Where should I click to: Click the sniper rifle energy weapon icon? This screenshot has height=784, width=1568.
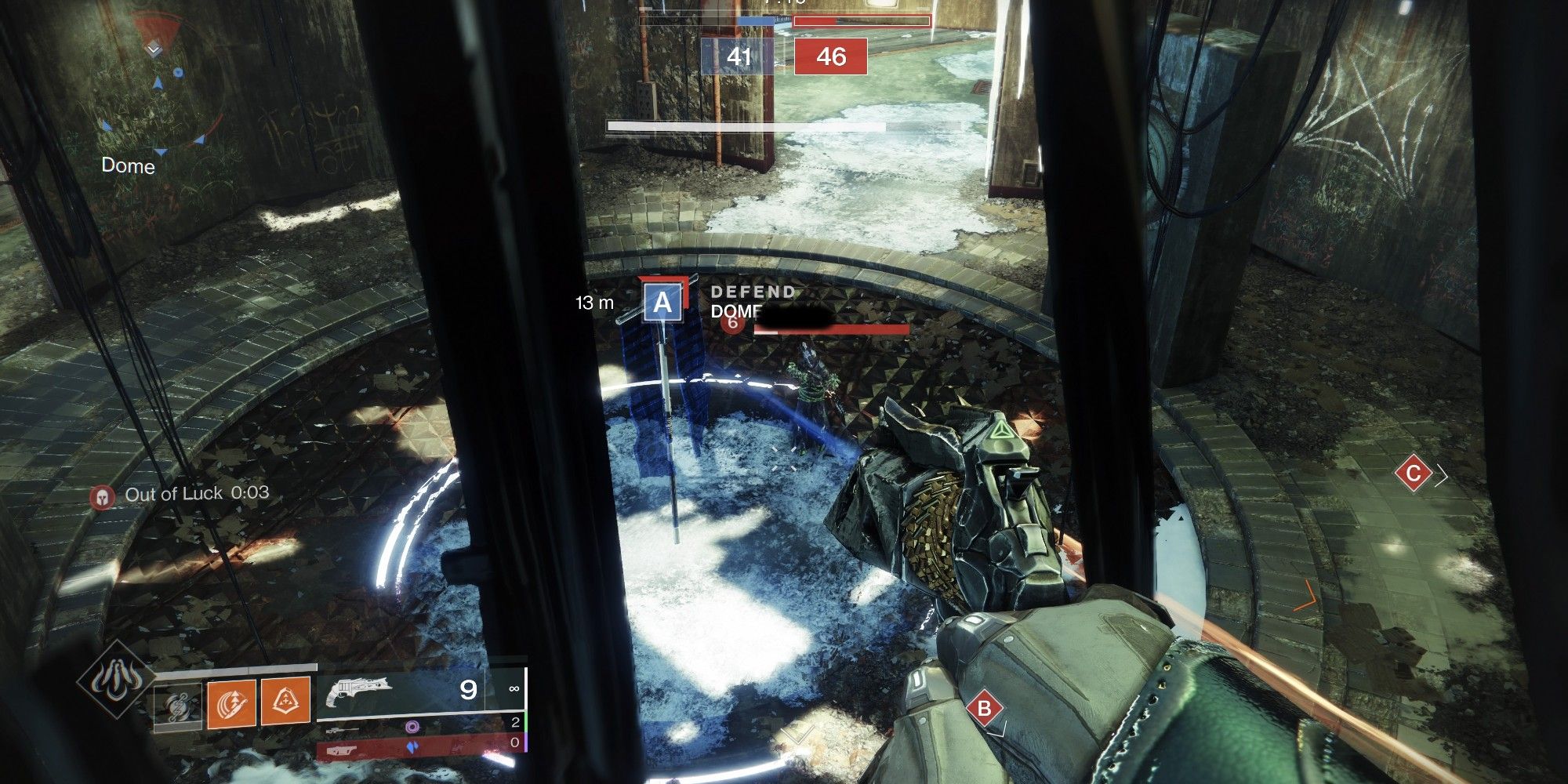tap(343, 729)
